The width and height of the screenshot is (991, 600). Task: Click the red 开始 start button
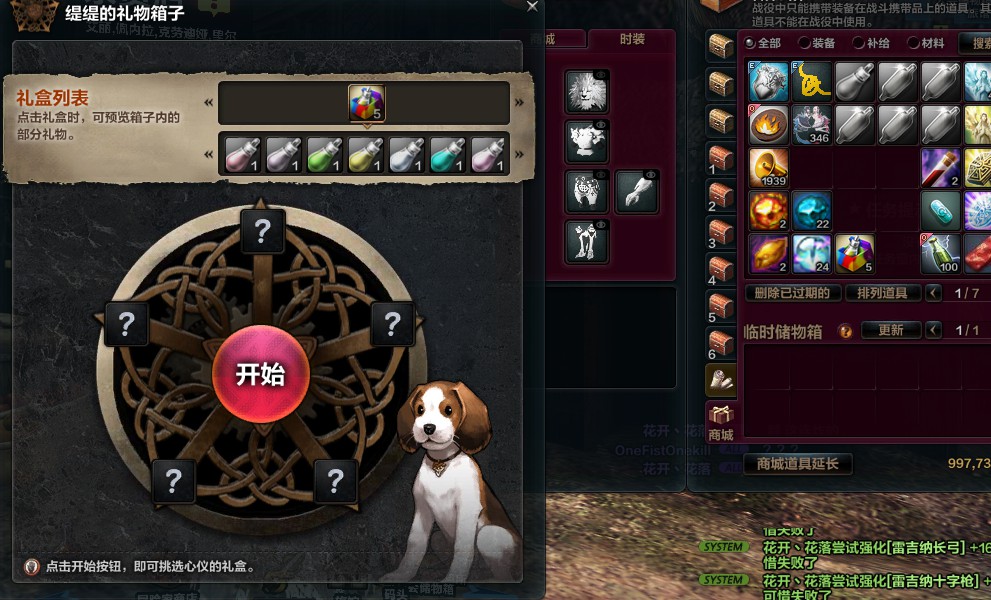(x=261, y=374)
